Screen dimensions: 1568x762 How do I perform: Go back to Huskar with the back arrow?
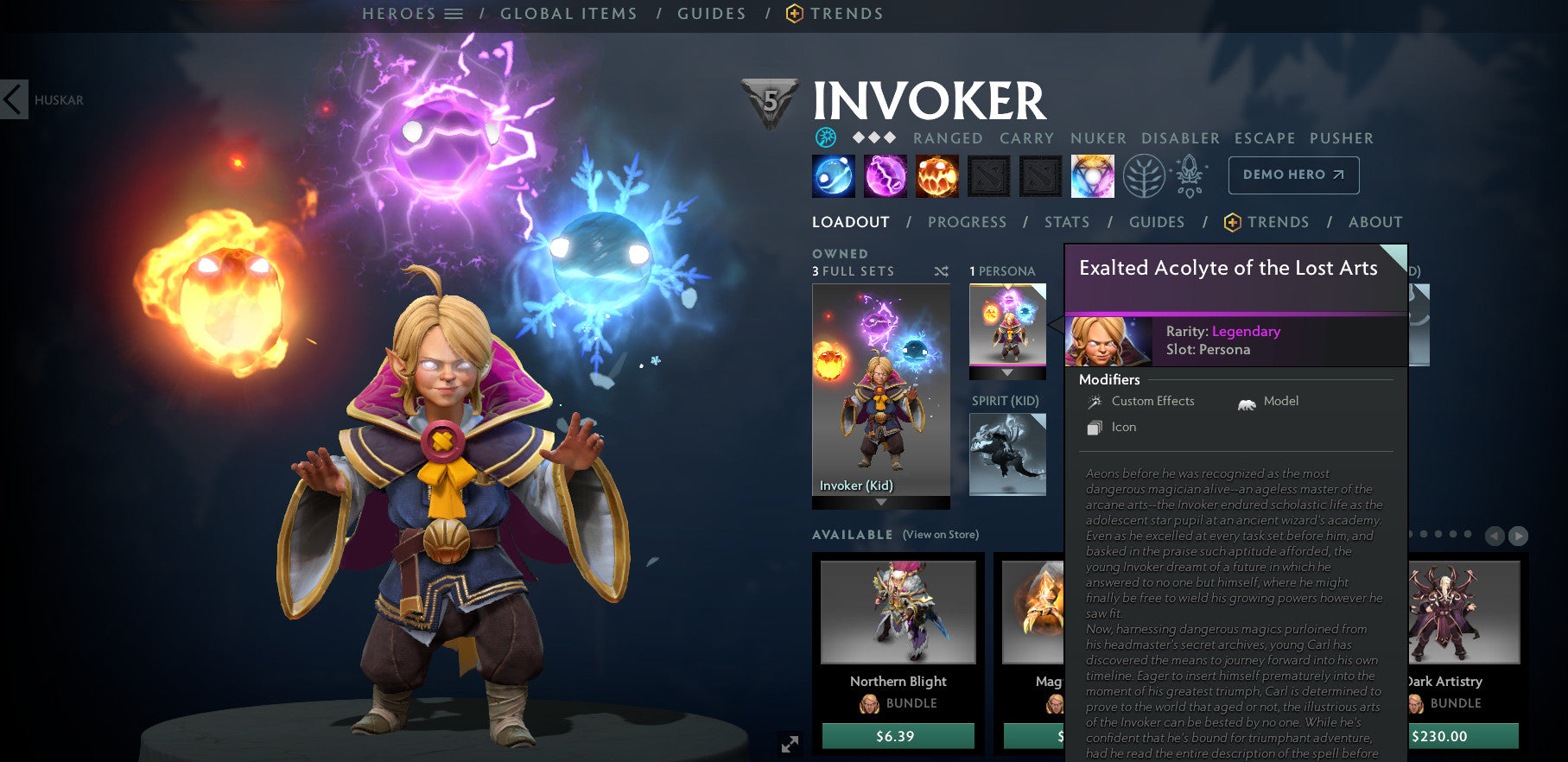(13, 100)
